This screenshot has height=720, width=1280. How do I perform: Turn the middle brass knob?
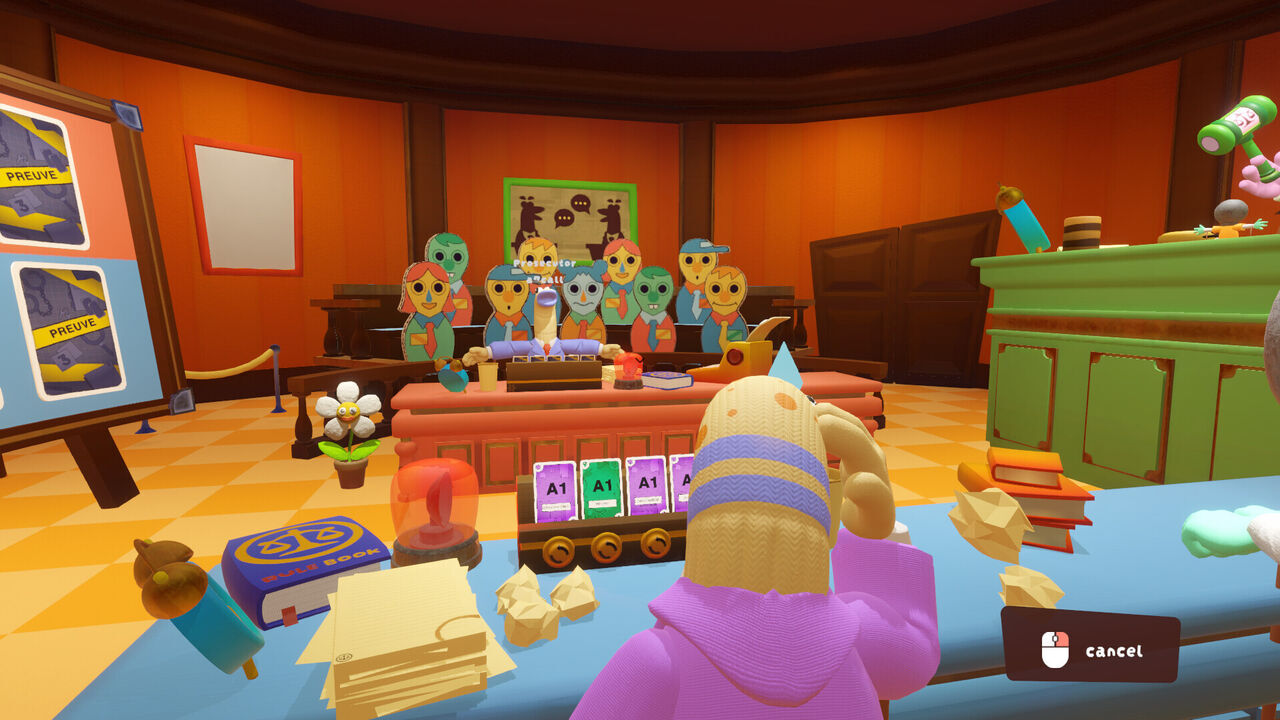click(x=607, y=547)
